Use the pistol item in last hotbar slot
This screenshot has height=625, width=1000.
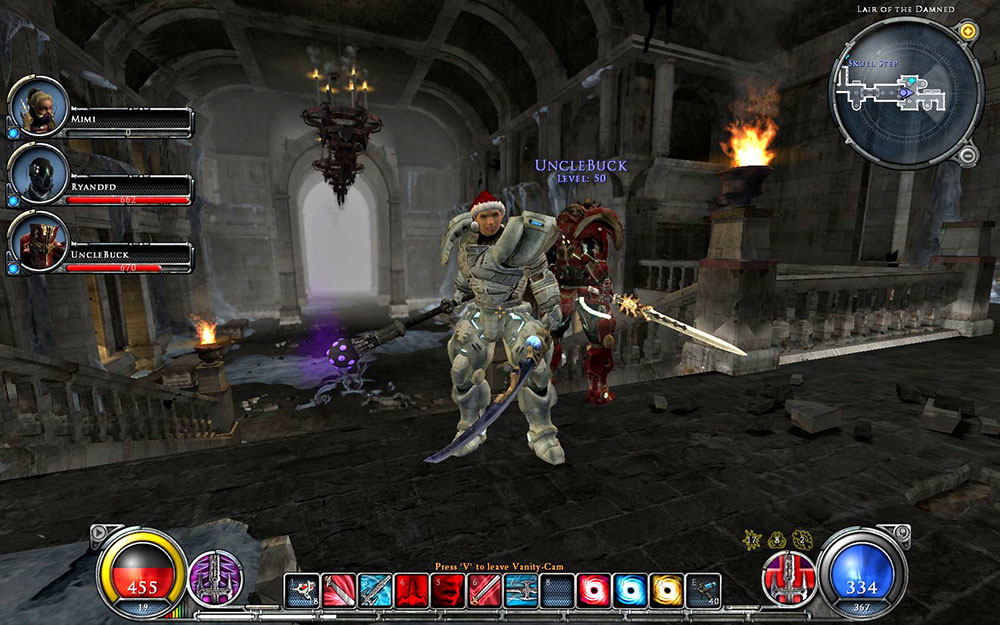703,590
